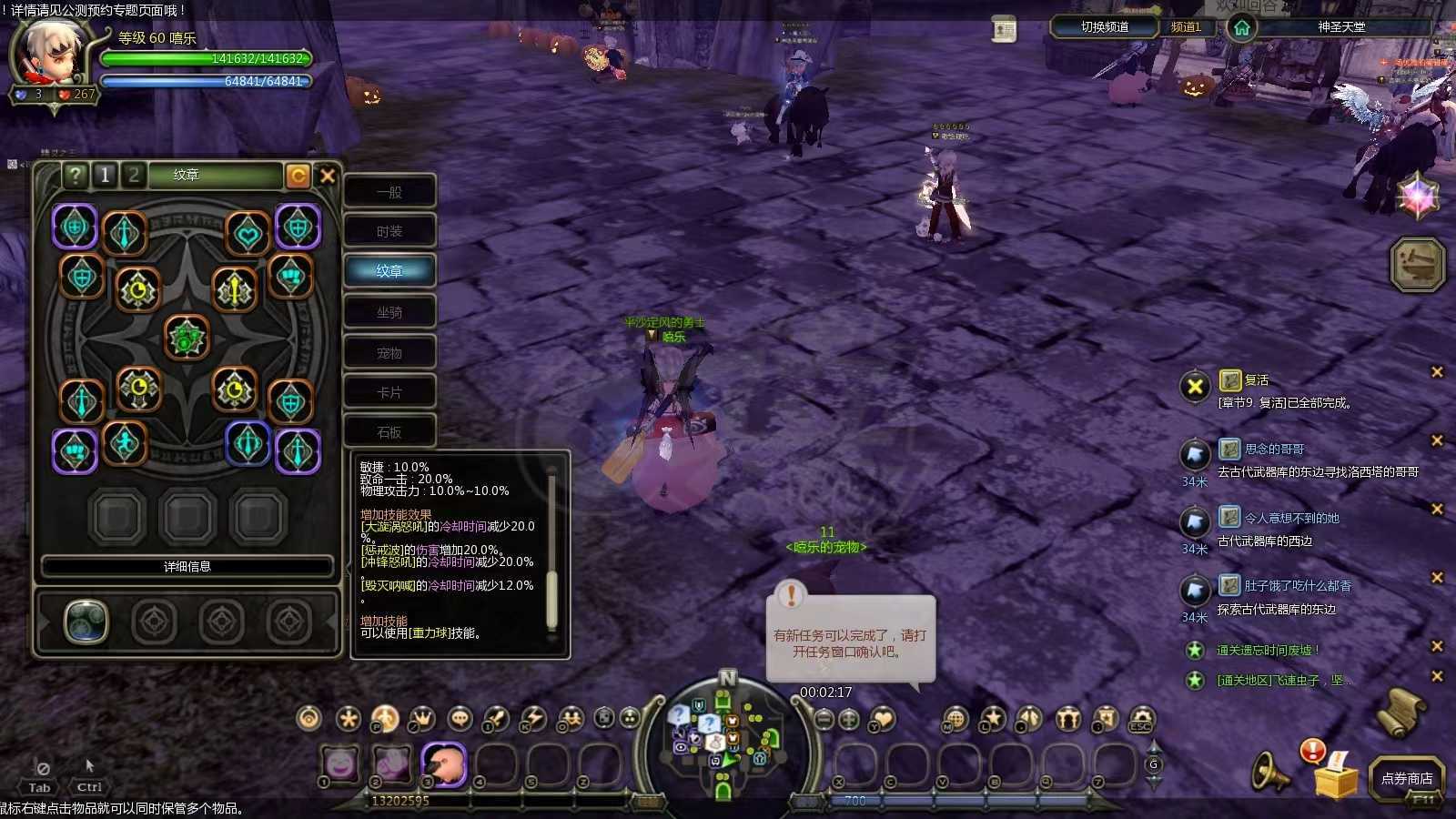
Task: Select the 坐骑 mount tab
Action: click(x=389, y=312)
